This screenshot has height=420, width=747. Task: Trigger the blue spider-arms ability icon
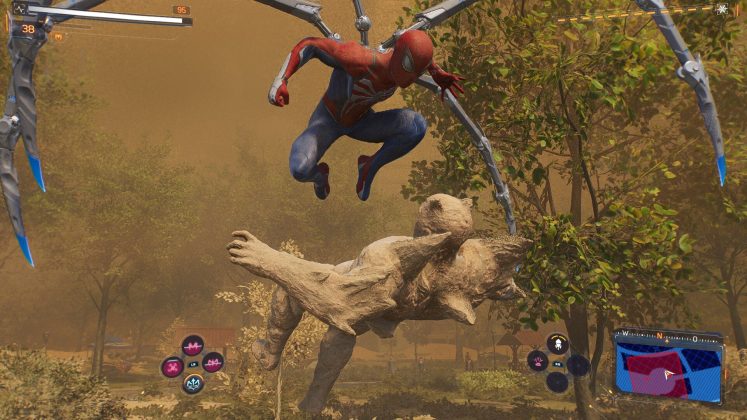click(193, 383)
